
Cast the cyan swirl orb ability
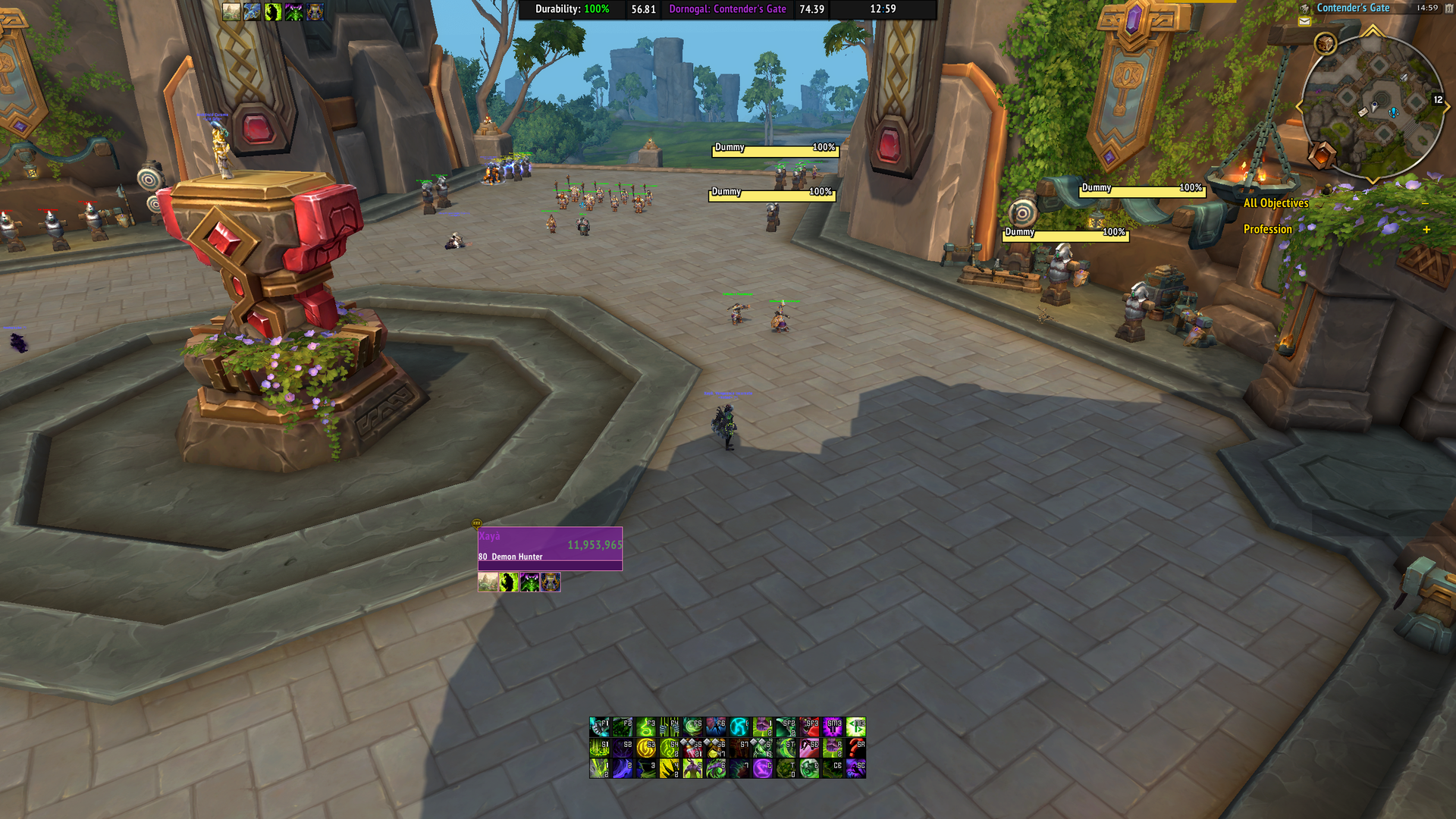[x=739, y=727]
